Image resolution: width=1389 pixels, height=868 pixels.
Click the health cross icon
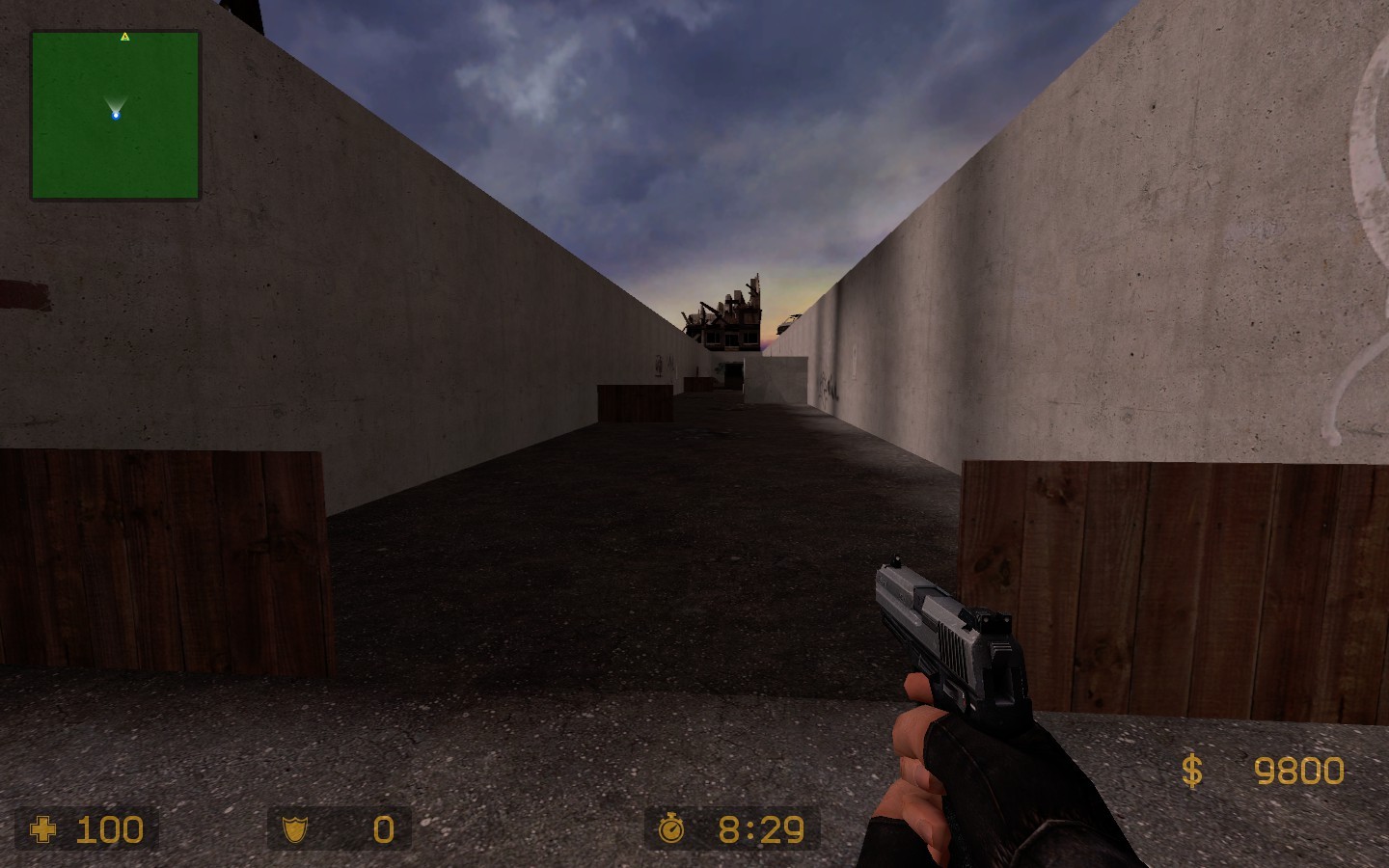41,829
